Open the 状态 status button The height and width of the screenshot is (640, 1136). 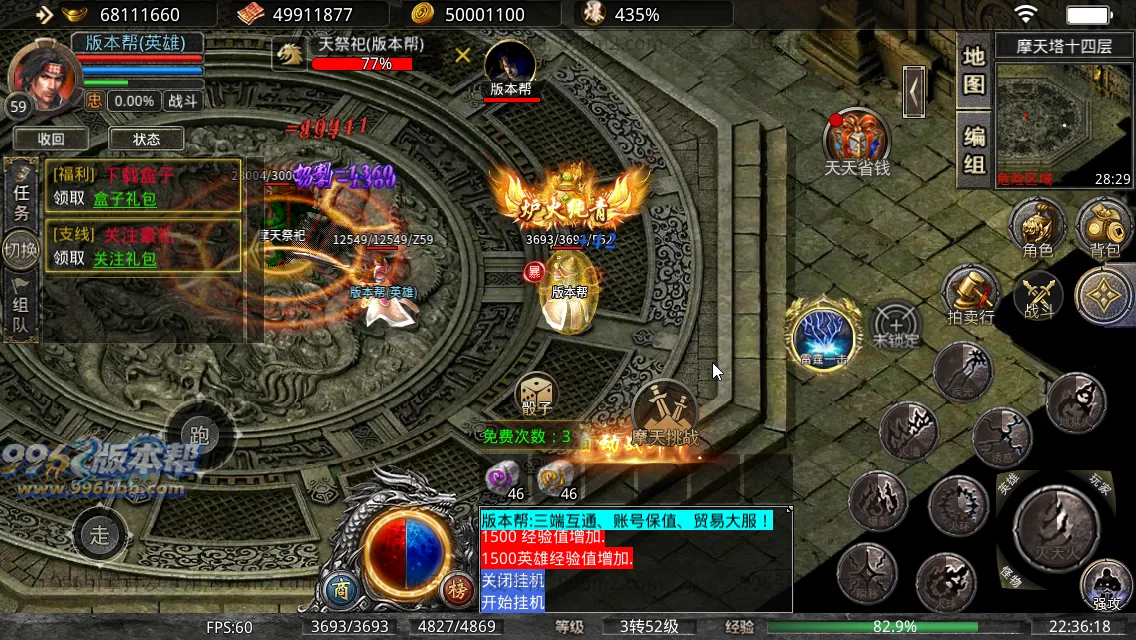pyautogui.click(x=146, y=139)
